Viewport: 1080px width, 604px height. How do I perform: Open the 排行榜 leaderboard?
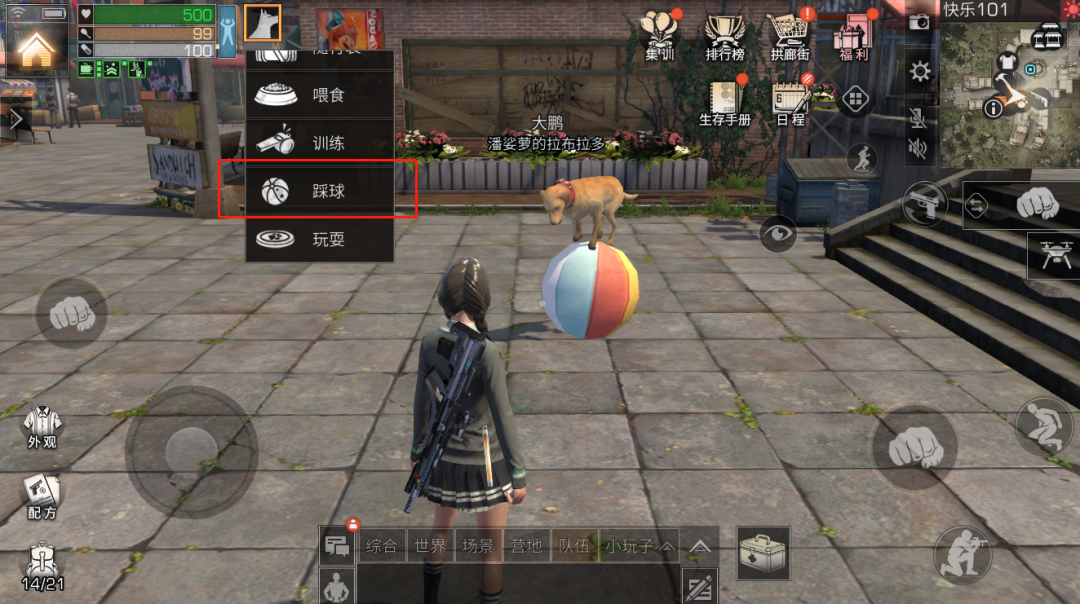point(725,36)
